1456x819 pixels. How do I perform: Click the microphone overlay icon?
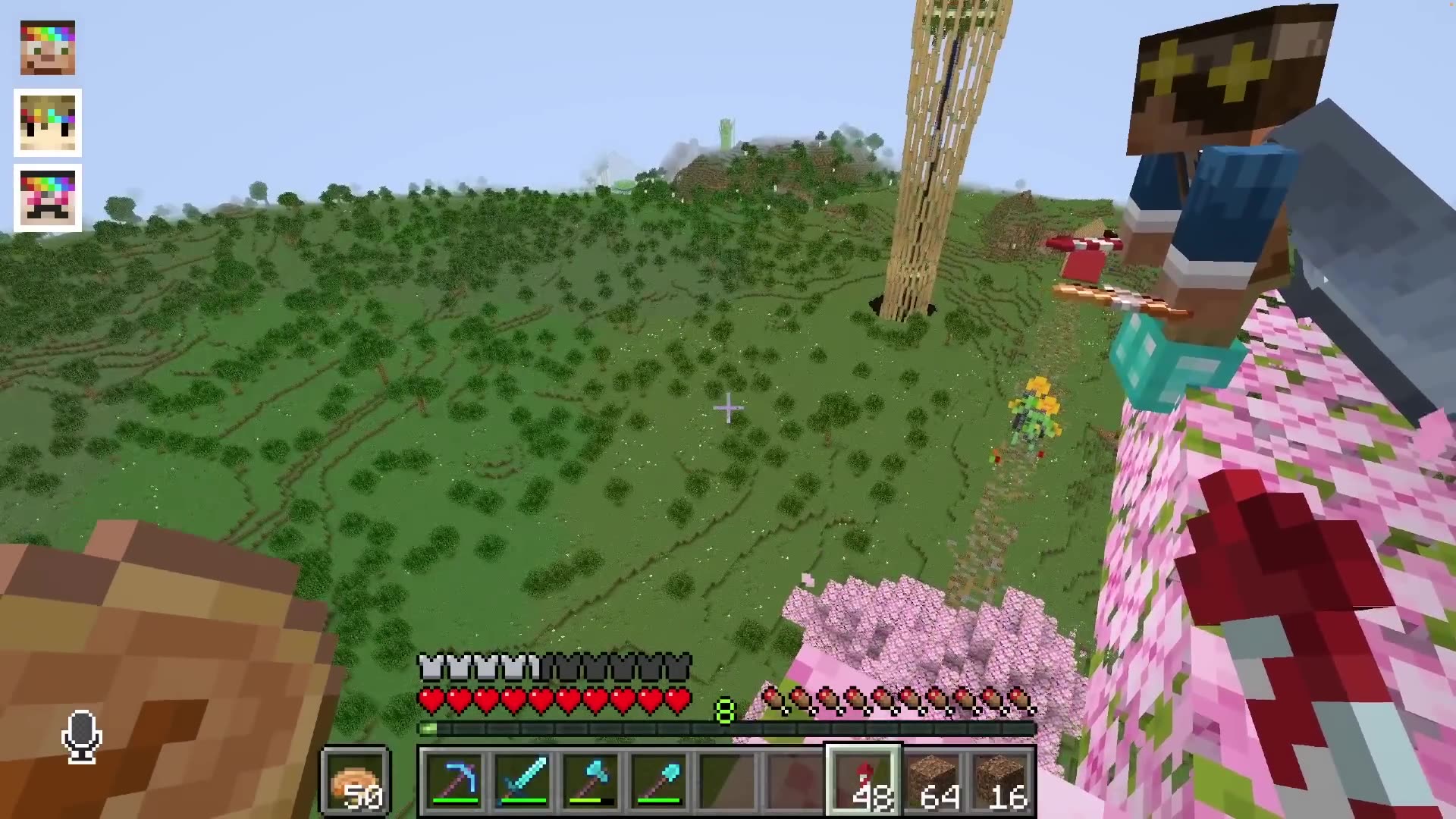(x=81, y=734)
